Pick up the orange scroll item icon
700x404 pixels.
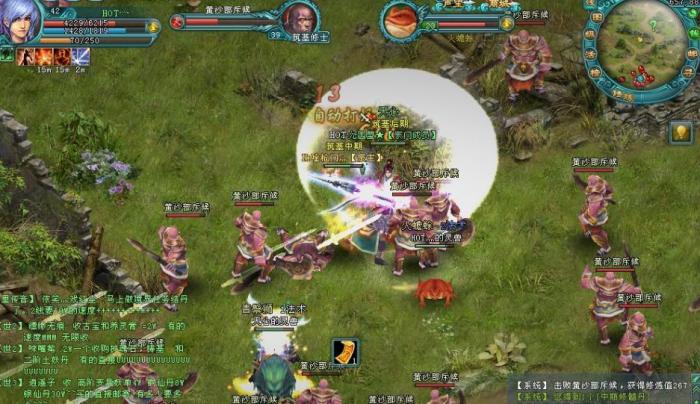345,351
